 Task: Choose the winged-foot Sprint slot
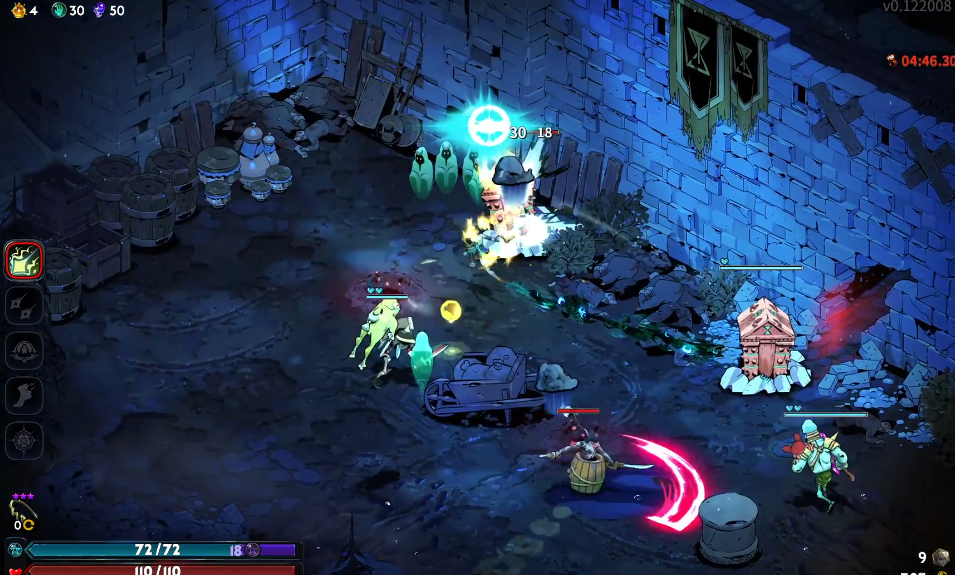[x=24, y=395]
